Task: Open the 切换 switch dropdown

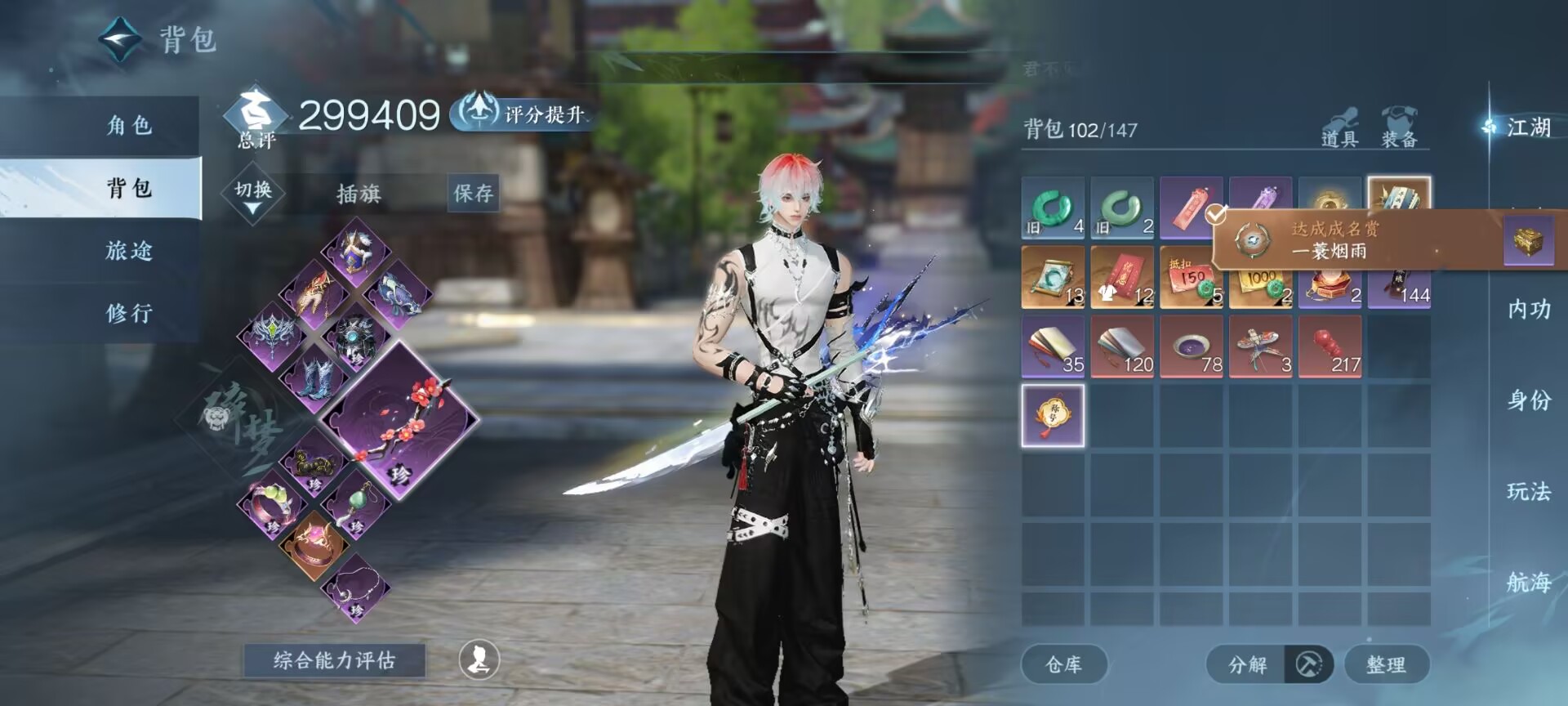Action: click(x=253, y=193)
